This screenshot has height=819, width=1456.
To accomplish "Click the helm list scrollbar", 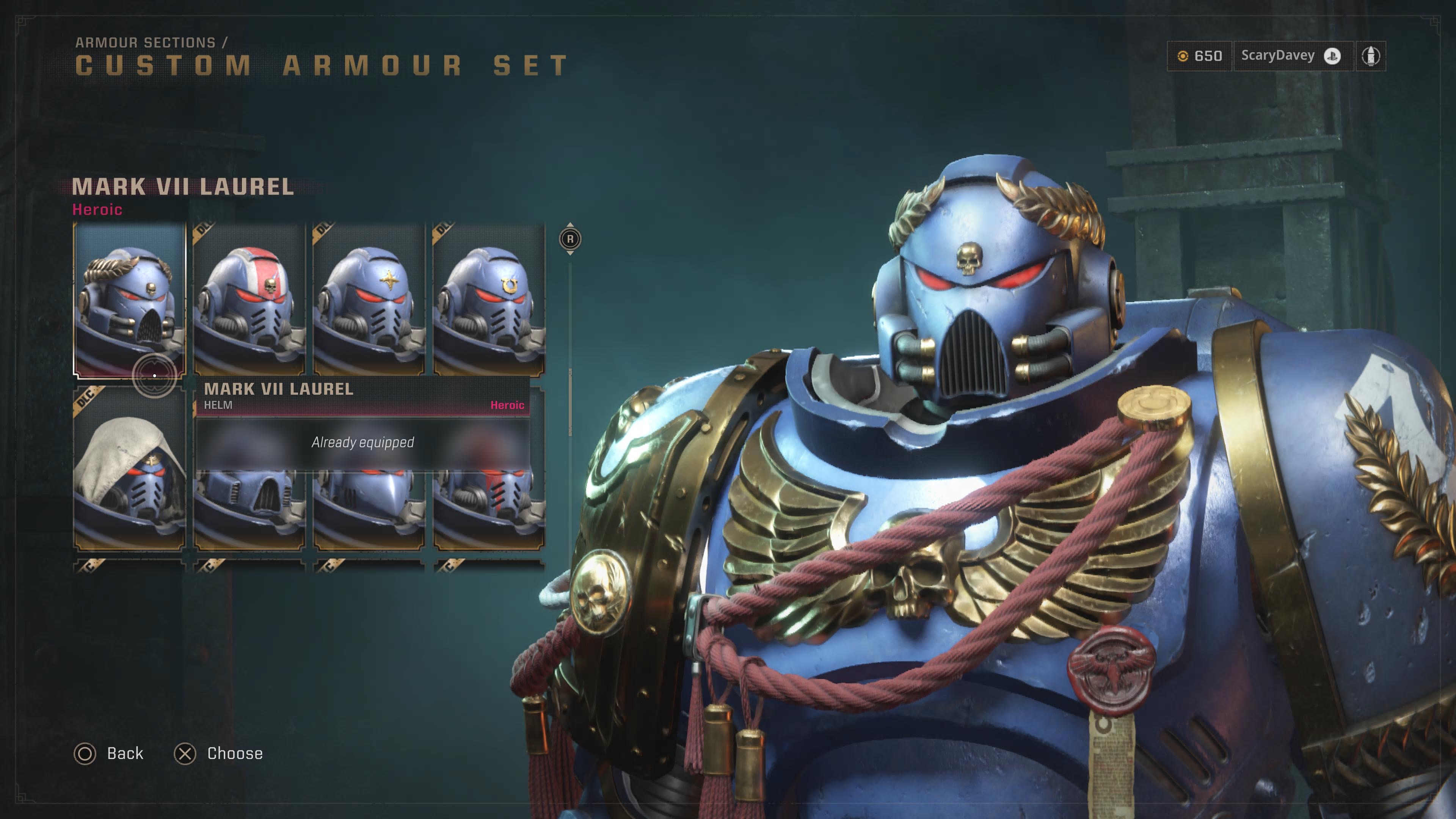I will [x=570, y=401].
